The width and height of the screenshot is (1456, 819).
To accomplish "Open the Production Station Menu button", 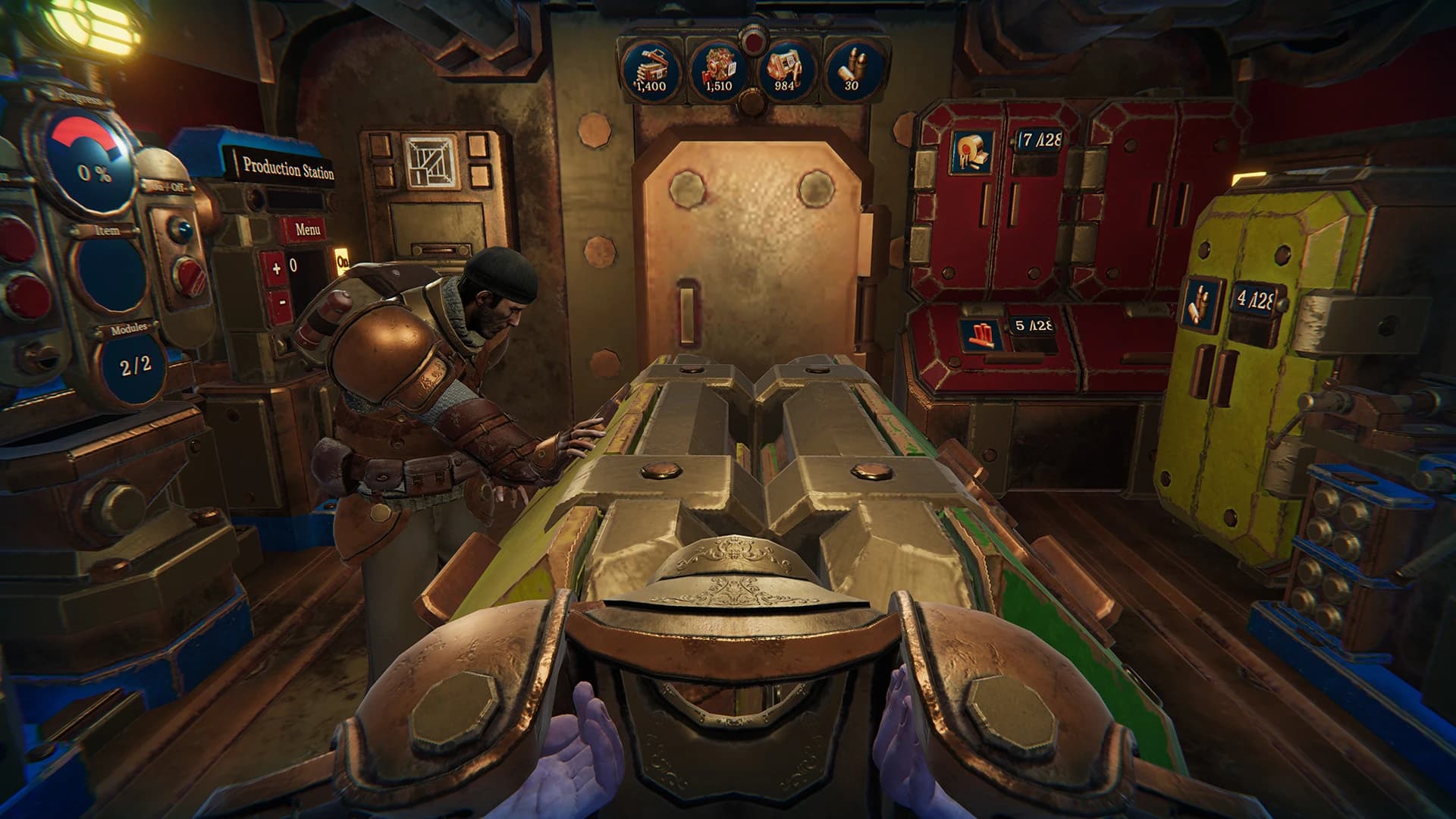I will [307, 229].
